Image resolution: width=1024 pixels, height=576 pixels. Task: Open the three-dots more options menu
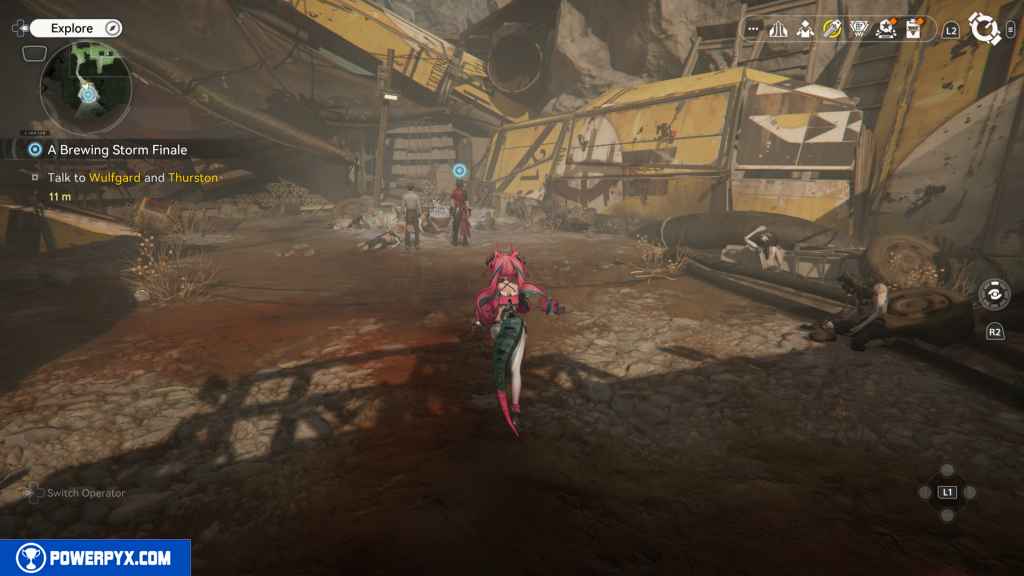[x=753, y=29]
